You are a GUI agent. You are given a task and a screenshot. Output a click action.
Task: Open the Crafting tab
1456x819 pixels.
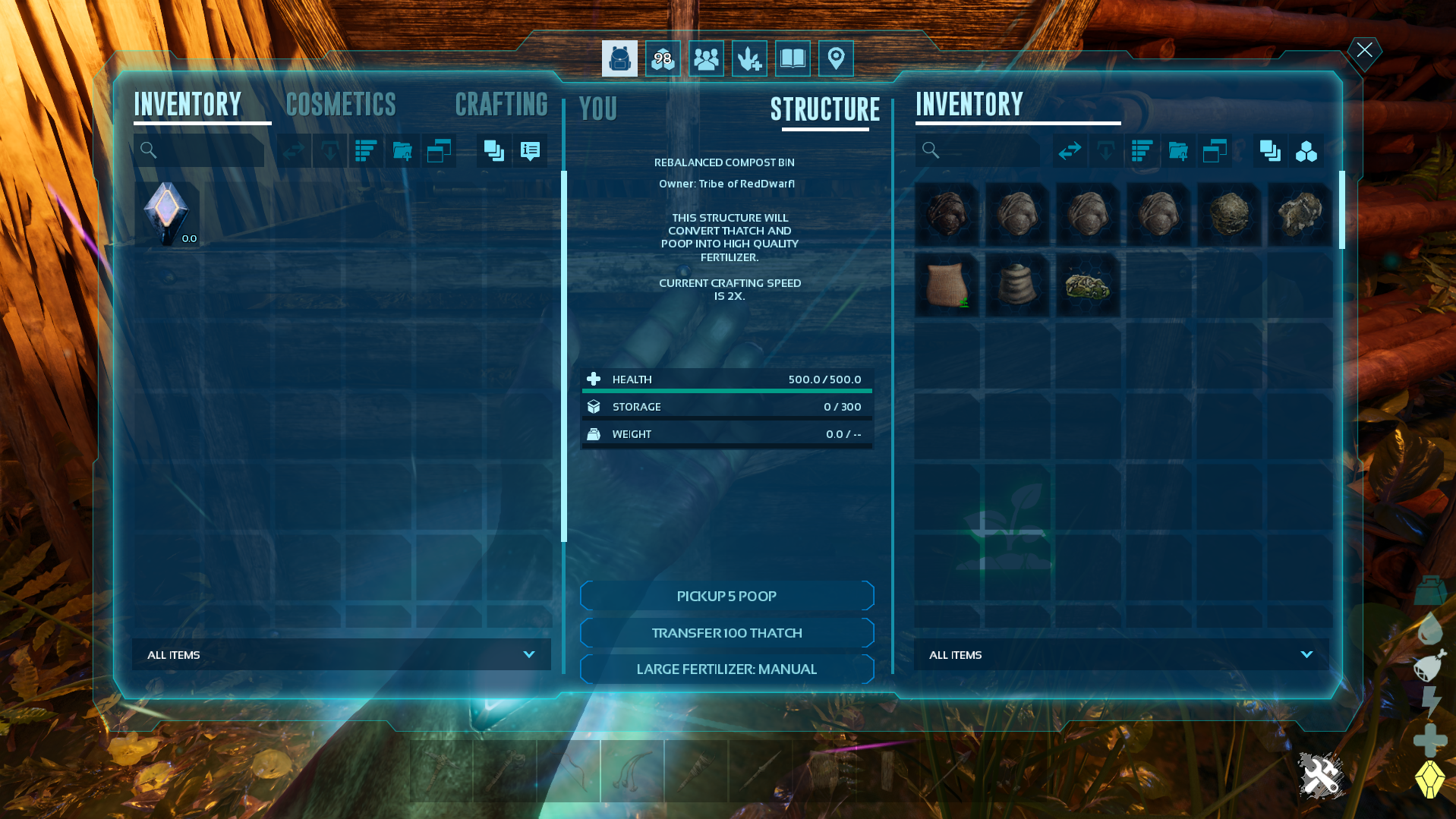point(501,105)
